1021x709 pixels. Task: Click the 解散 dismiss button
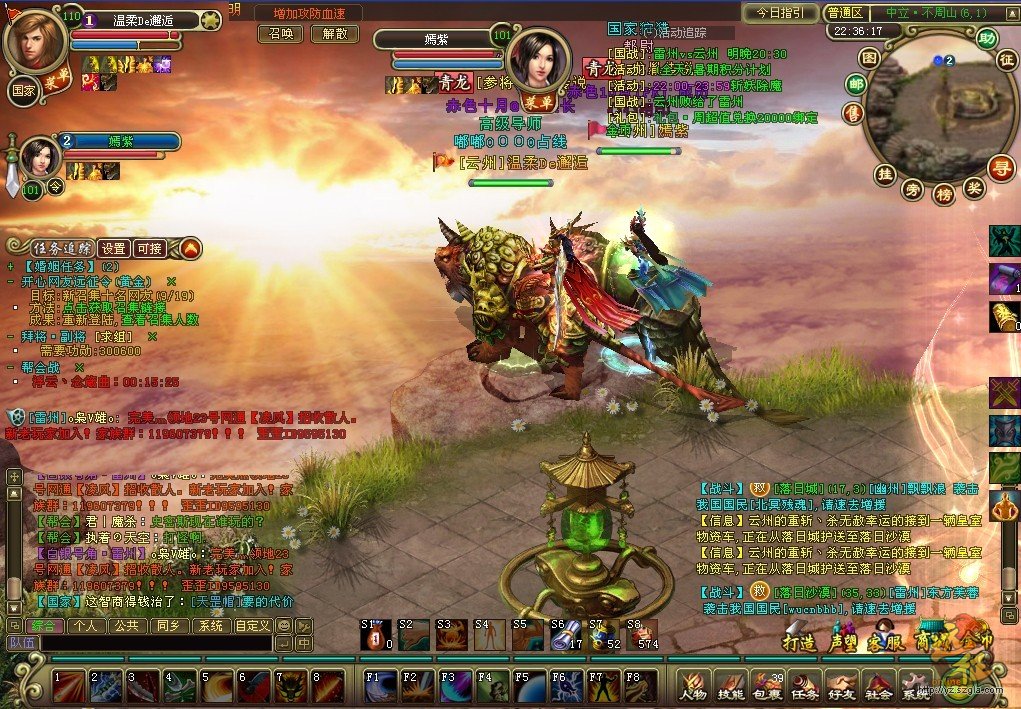[x=334, y=33]
